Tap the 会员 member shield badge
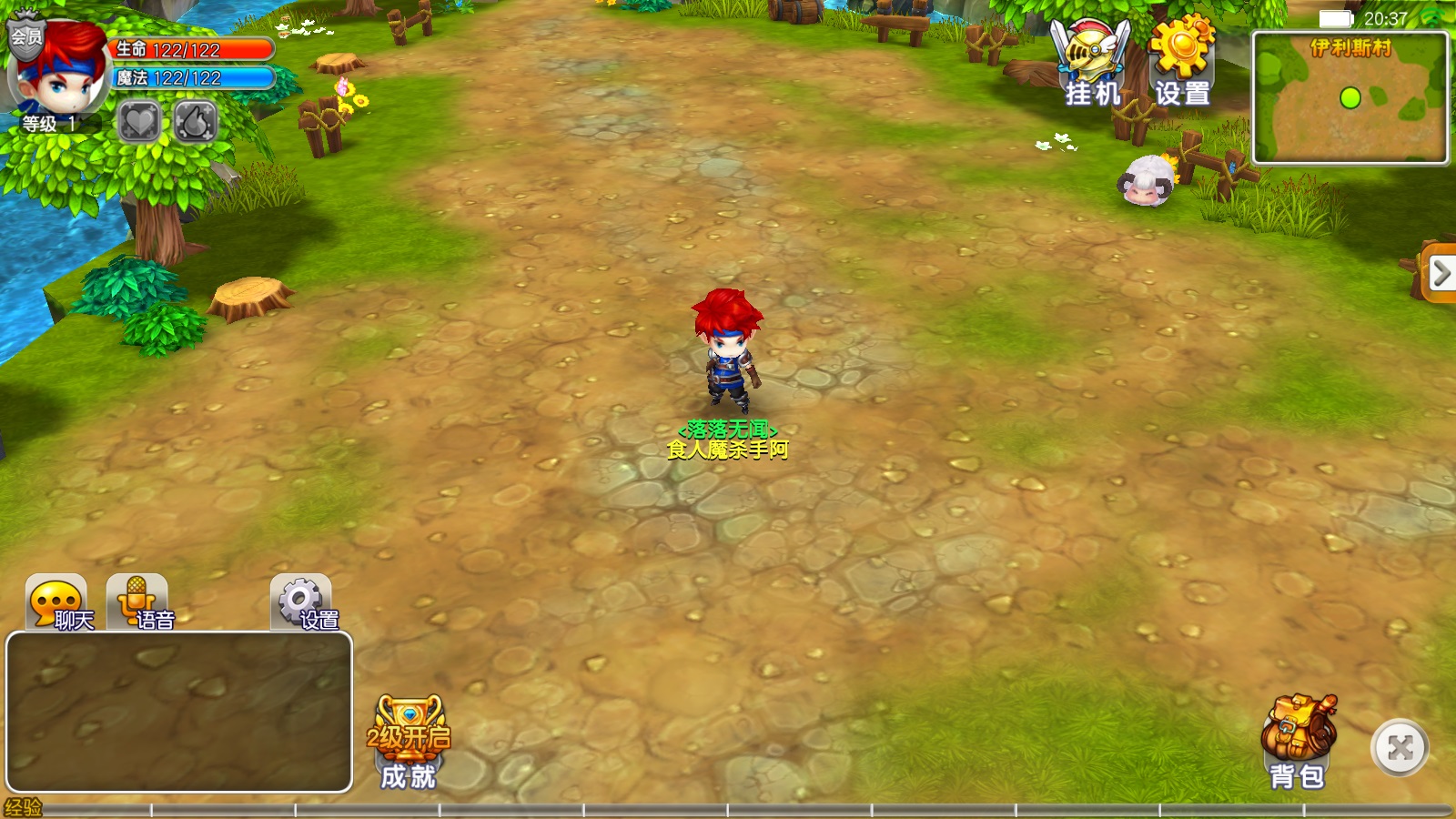 point(25,36)
